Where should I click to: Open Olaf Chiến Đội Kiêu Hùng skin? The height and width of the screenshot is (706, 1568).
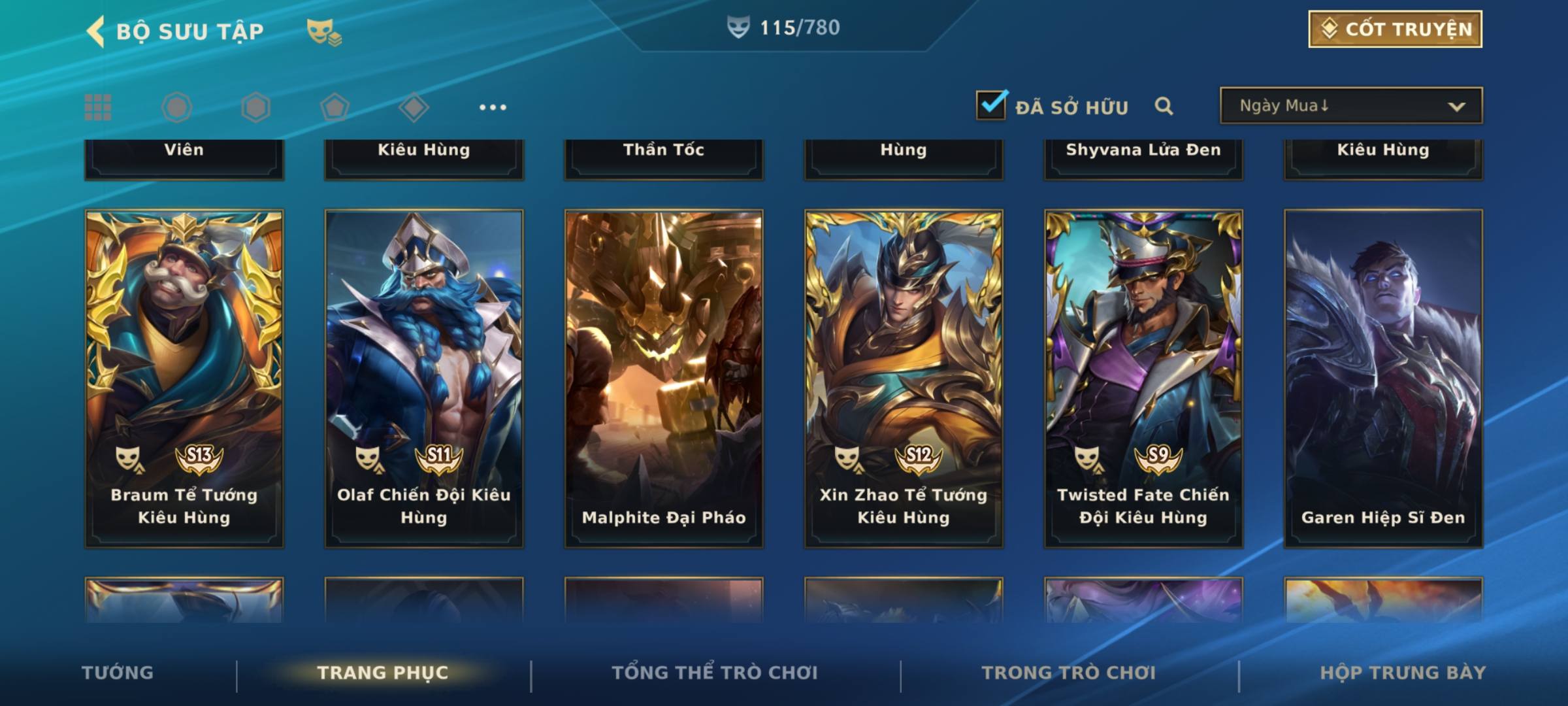coord(424,378)
